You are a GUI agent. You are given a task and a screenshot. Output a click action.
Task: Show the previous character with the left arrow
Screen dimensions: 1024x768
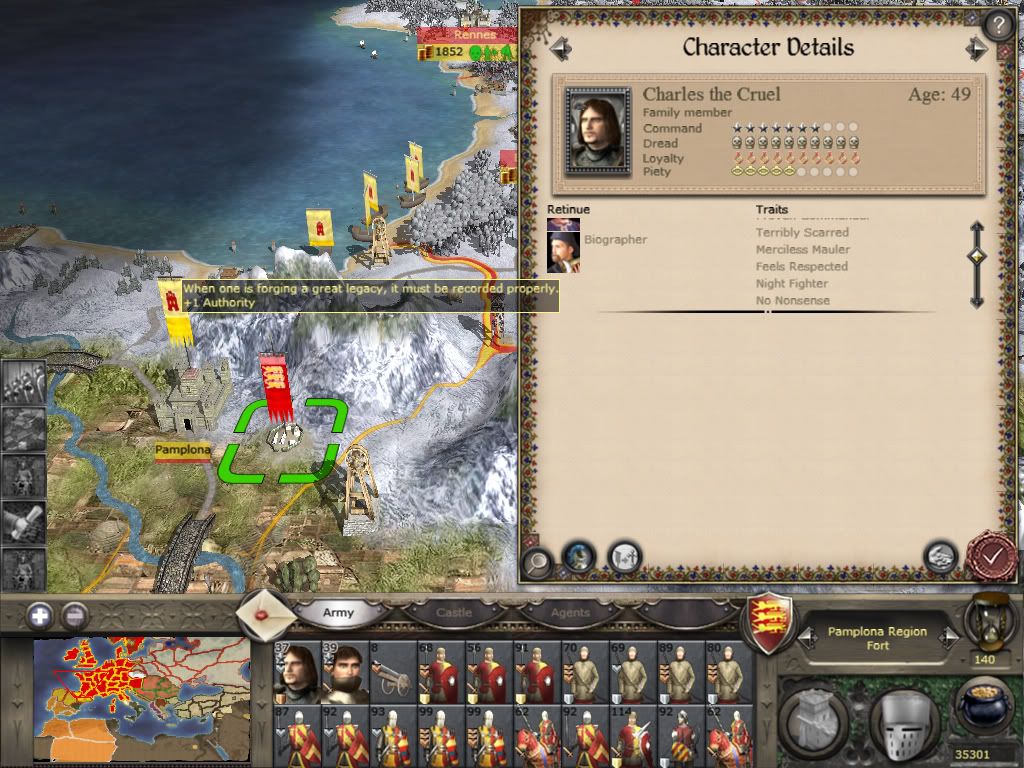pyautogui.click(x=560, y=48)
